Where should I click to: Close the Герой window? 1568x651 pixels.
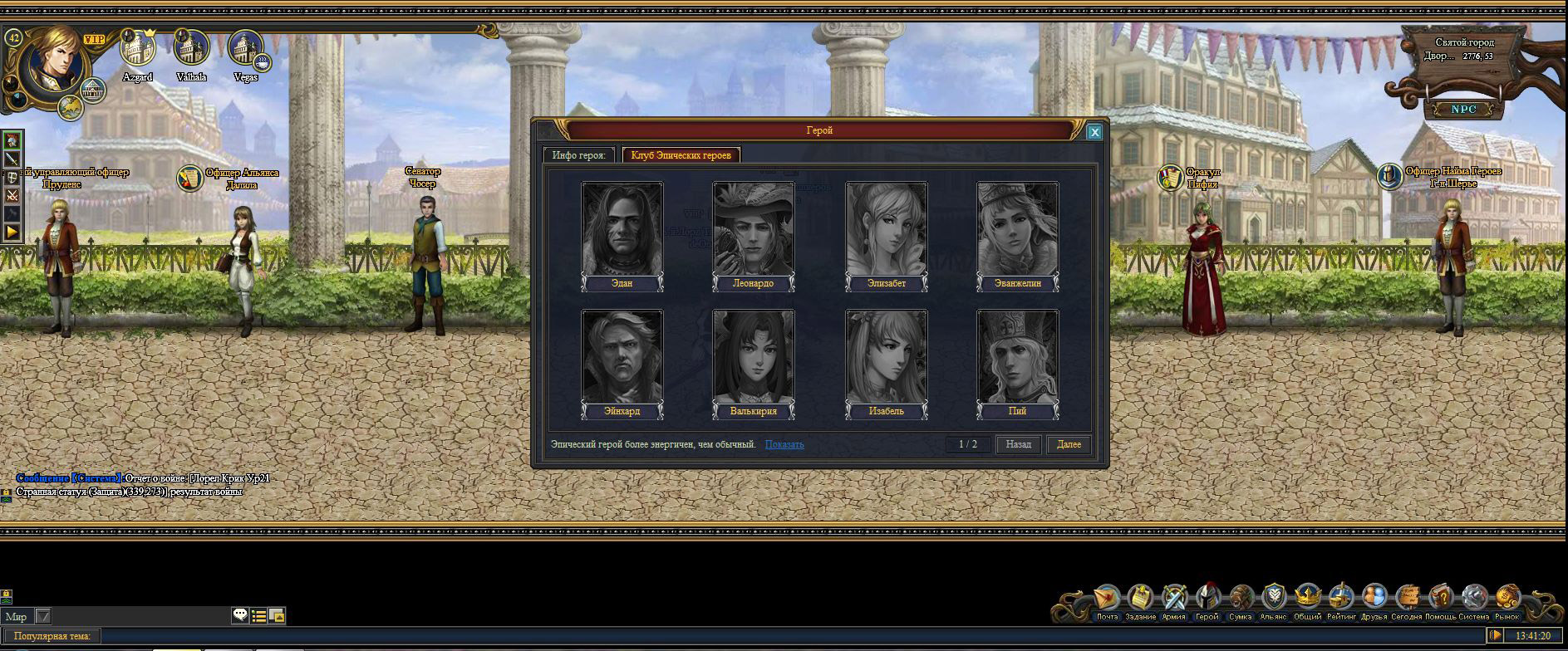[x=1094, y=132]
